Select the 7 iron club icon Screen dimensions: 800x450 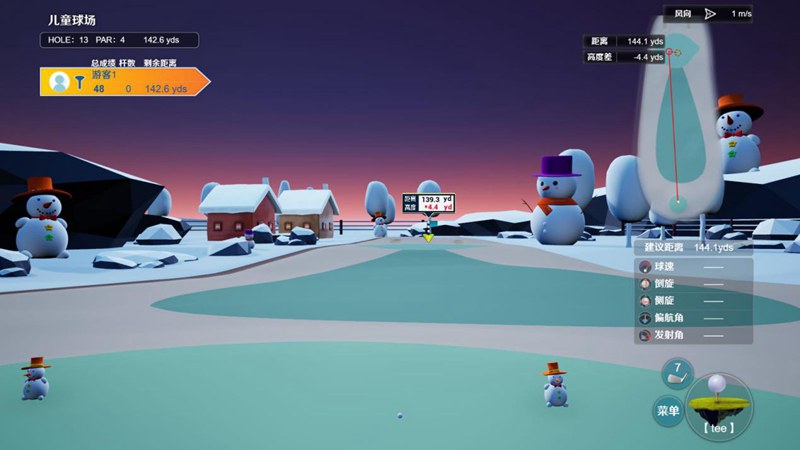[677, 373]
